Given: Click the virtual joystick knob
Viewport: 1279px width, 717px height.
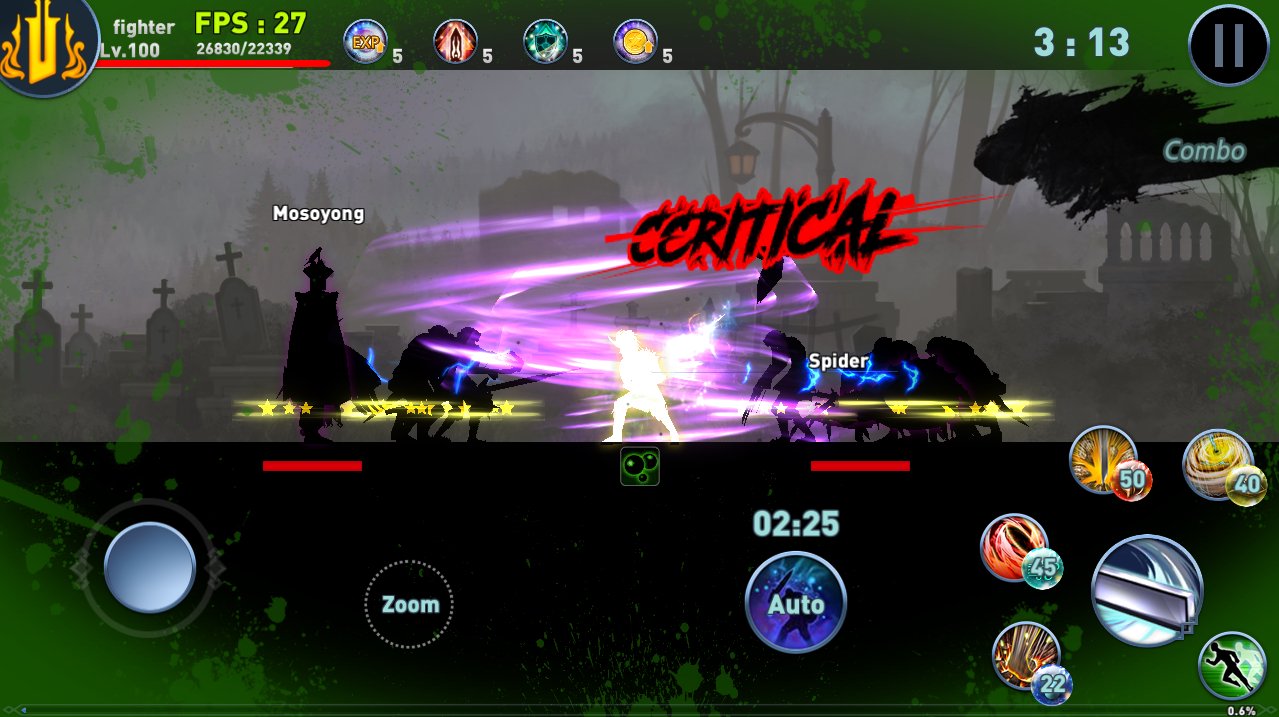Looking at the screenshot, I should click(x=150, y=567).
